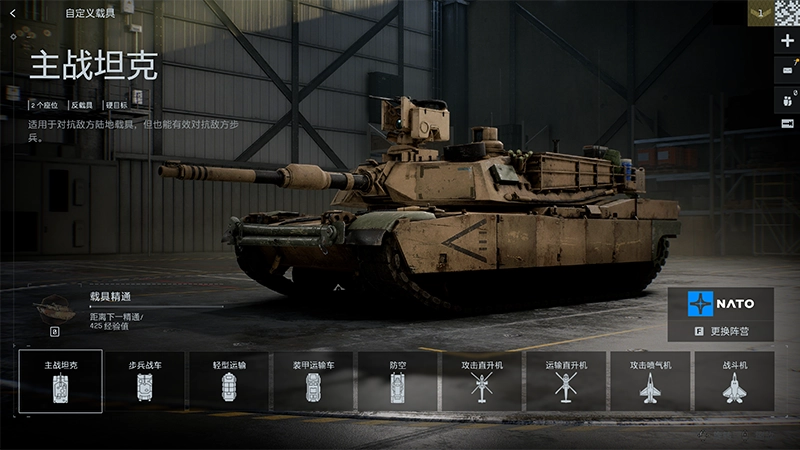Go back with the top-left arrow
Viewport: 800px width, 450px height.
click(x=13, y=14)
